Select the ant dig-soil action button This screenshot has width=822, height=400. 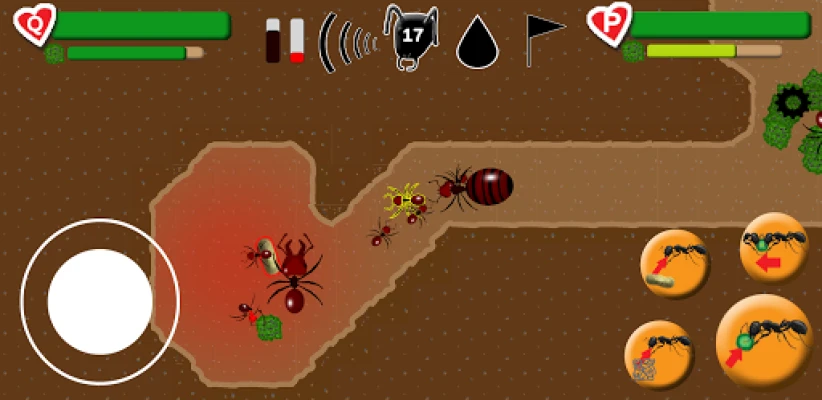(659, 355)
